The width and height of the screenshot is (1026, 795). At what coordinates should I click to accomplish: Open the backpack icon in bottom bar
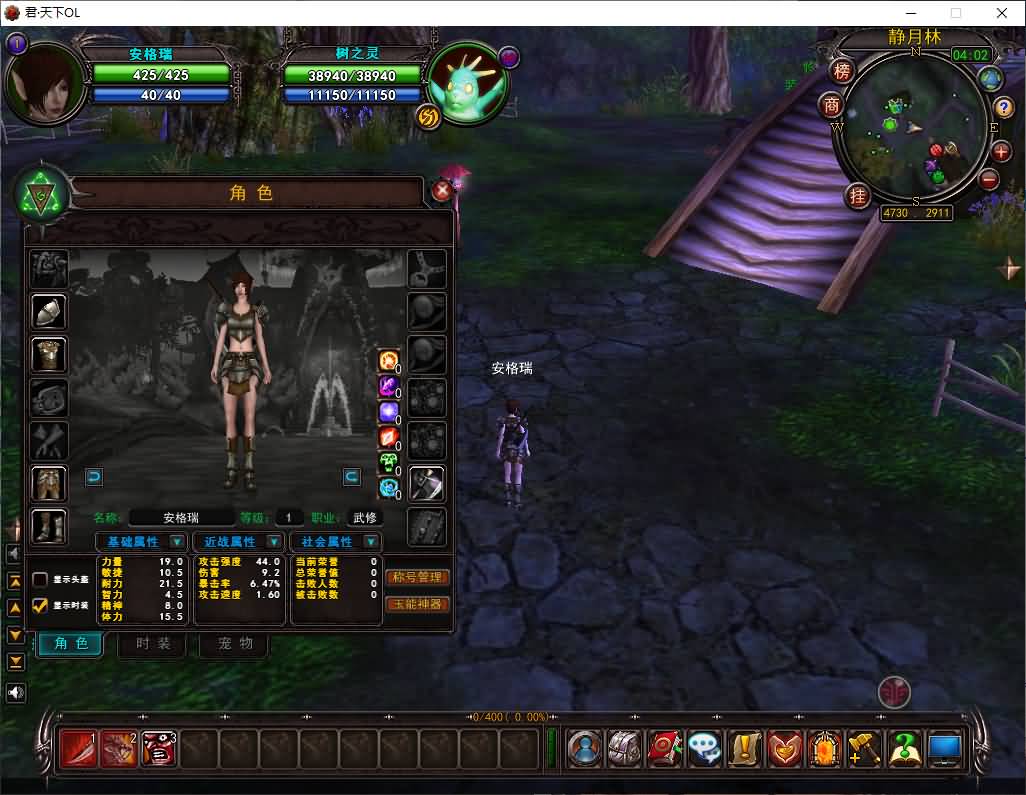coord(625,749)
